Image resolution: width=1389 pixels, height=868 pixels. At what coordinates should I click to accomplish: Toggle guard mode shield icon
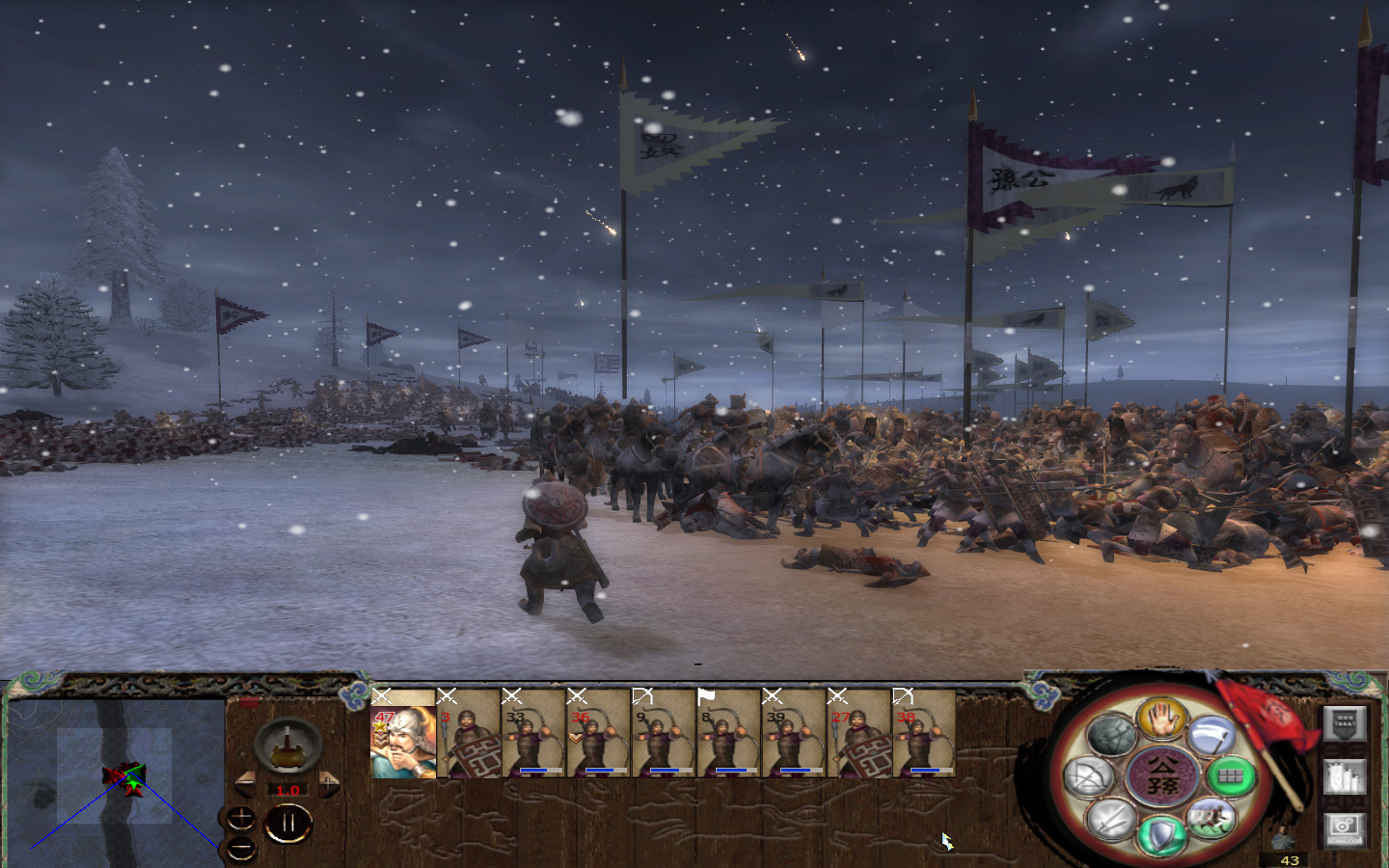1161,835
